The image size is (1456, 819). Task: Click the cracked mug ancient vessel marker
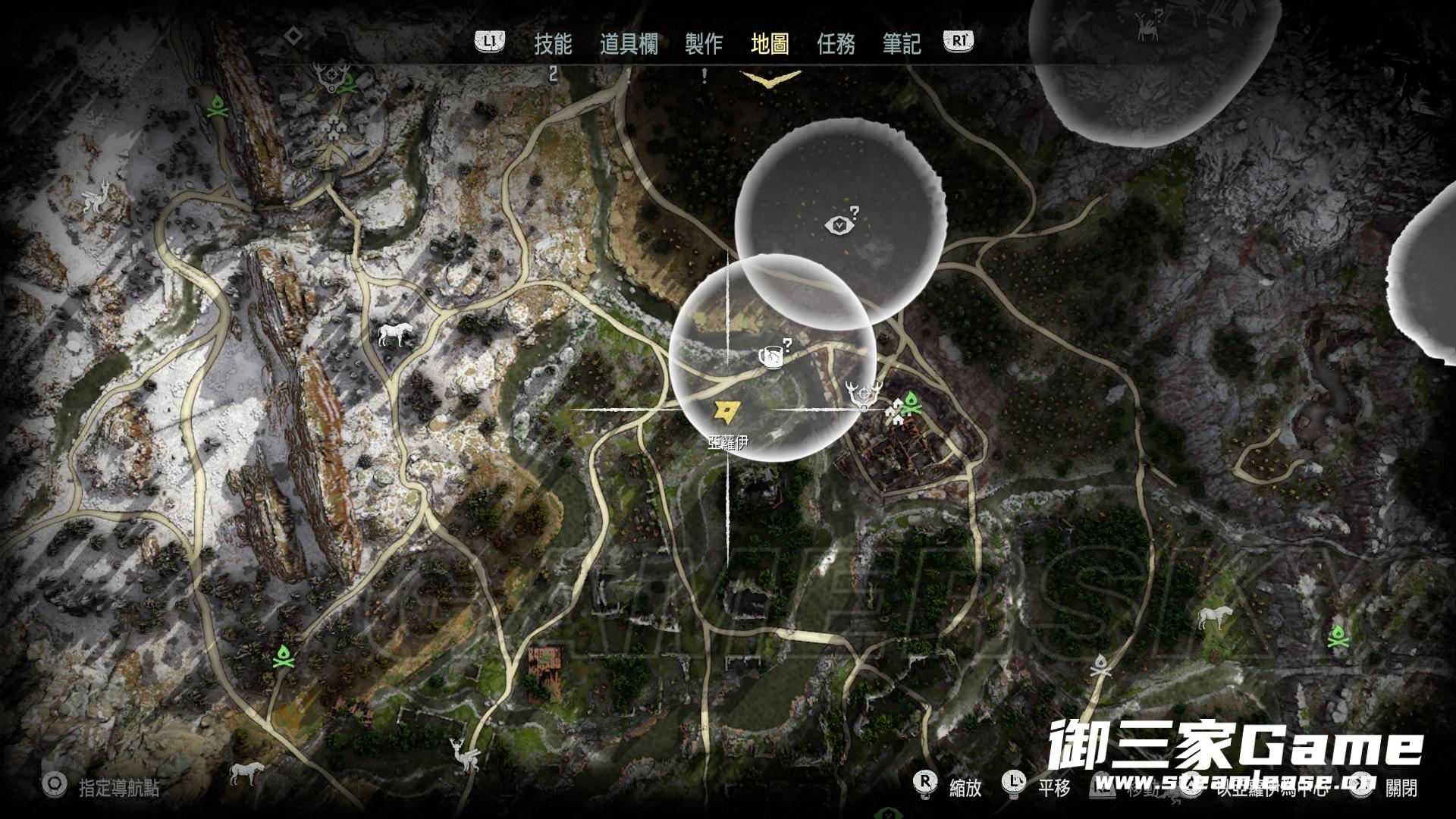(x=770, y=356)
